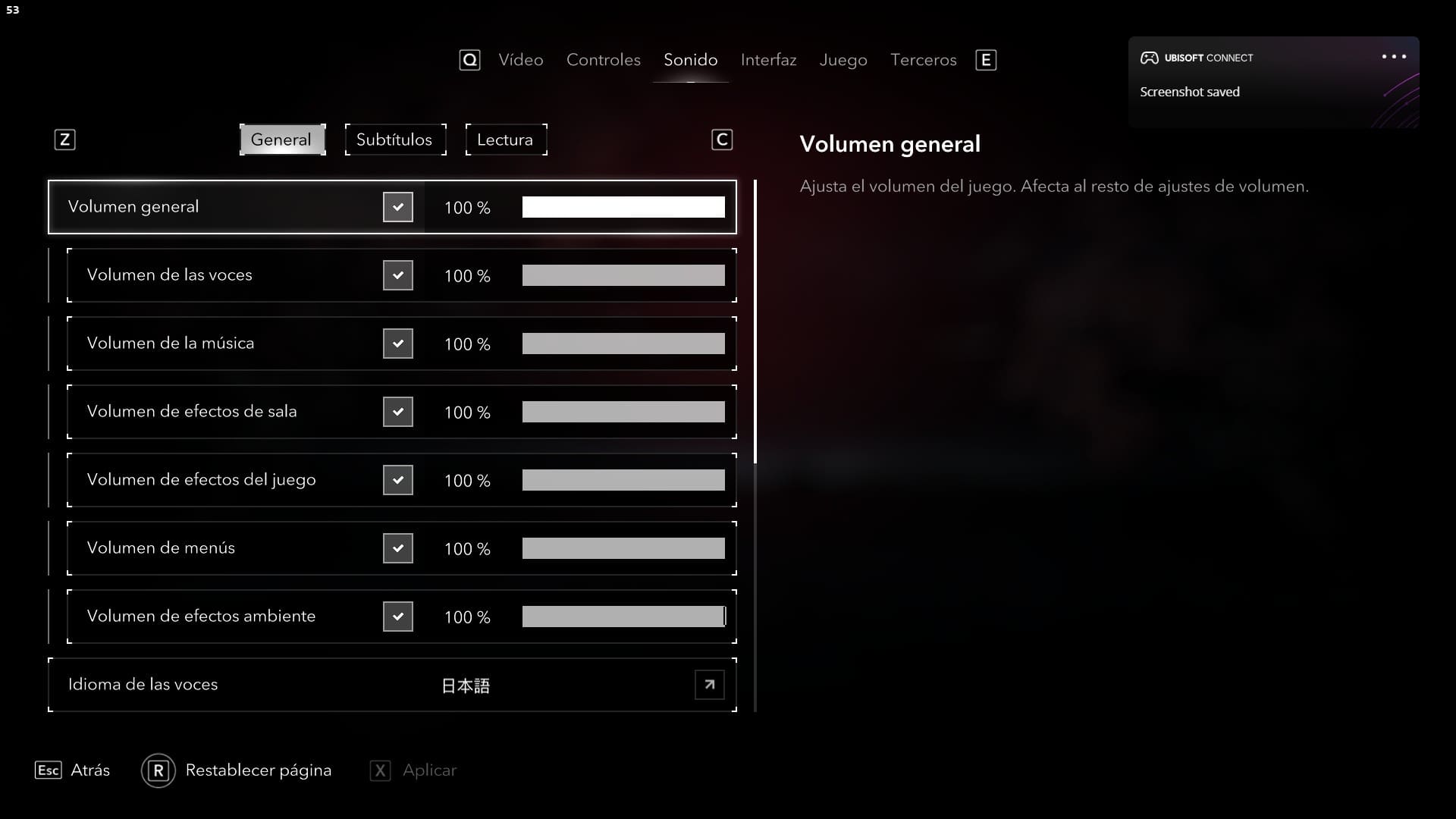The image size is (1456, 819).
Task: Uncheck the Volumen de la música checkbox
Action: (x=397, y=344)
